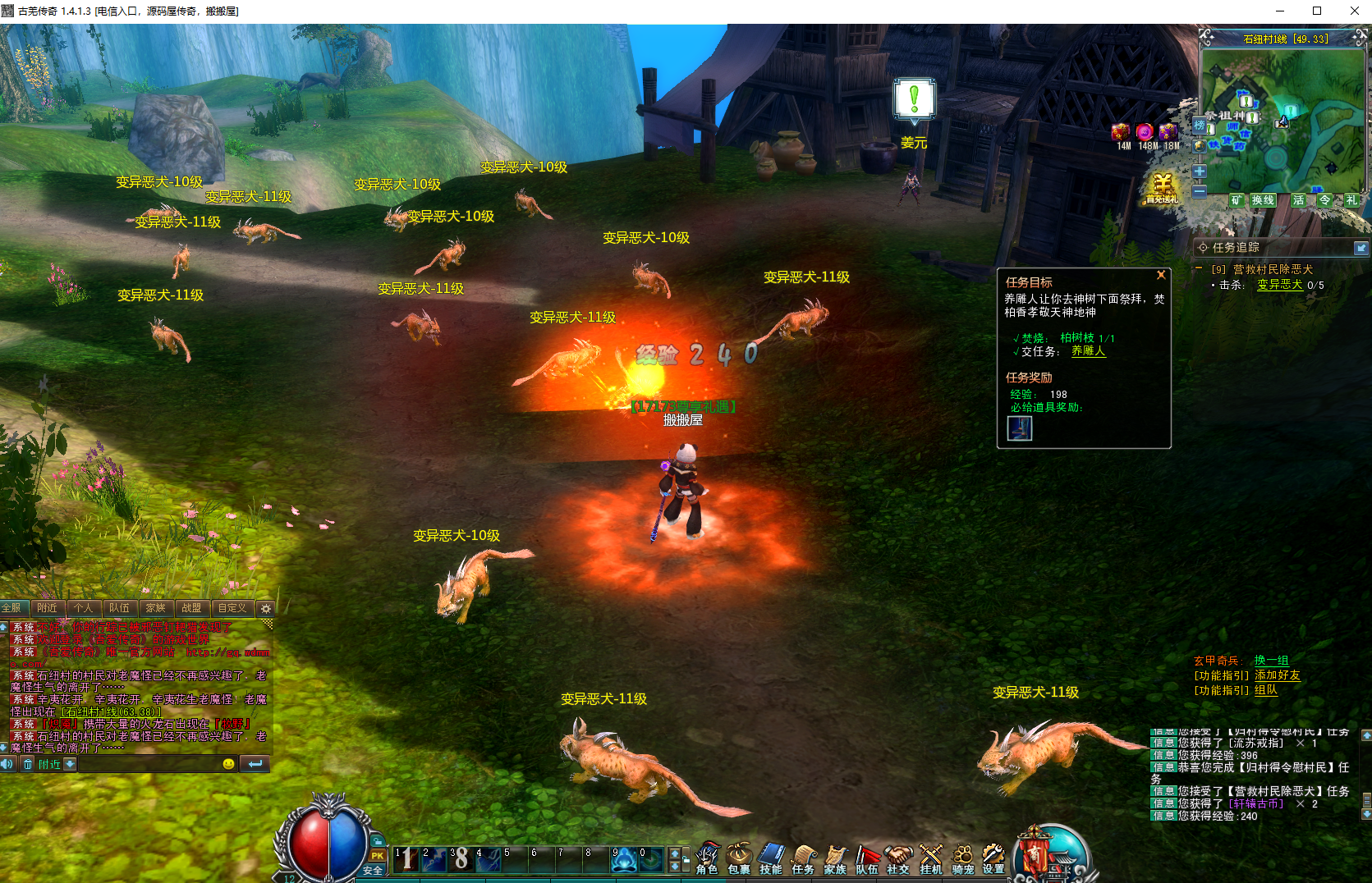
Task: Open the 设置 settings menu
Action: [993, 858]
